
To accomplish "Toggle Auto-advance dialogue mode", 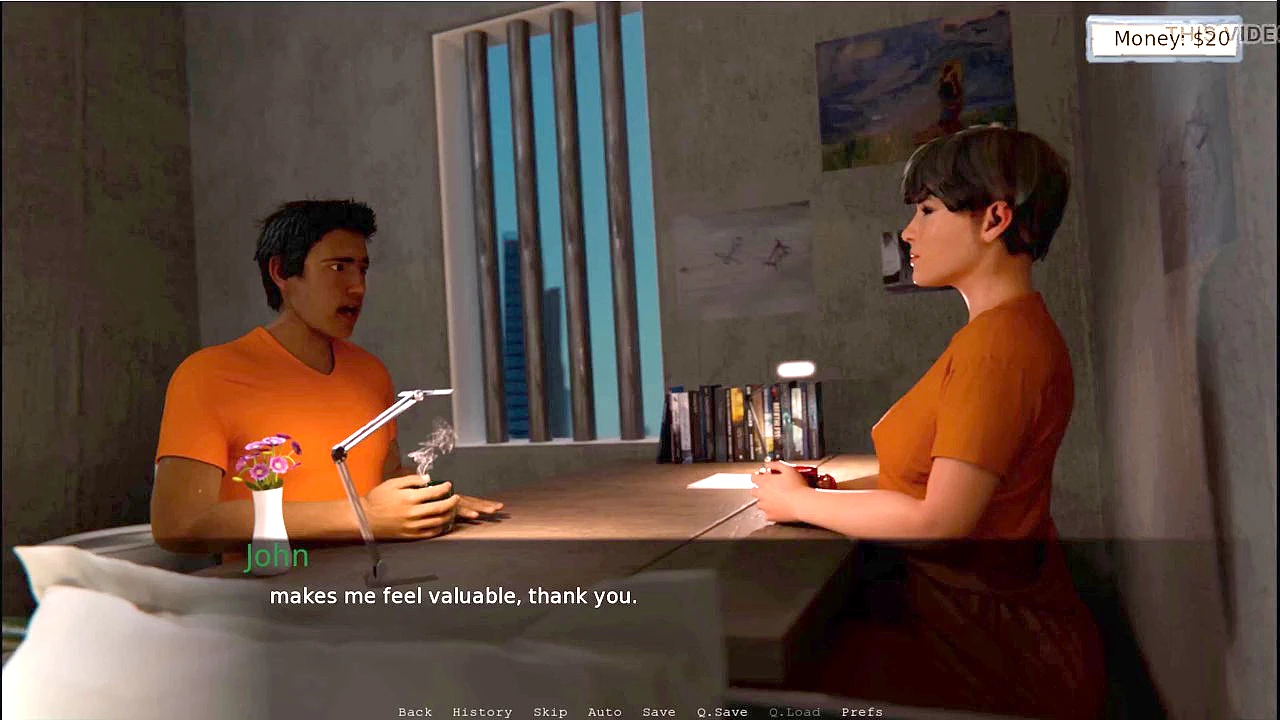I will point(605,712).
